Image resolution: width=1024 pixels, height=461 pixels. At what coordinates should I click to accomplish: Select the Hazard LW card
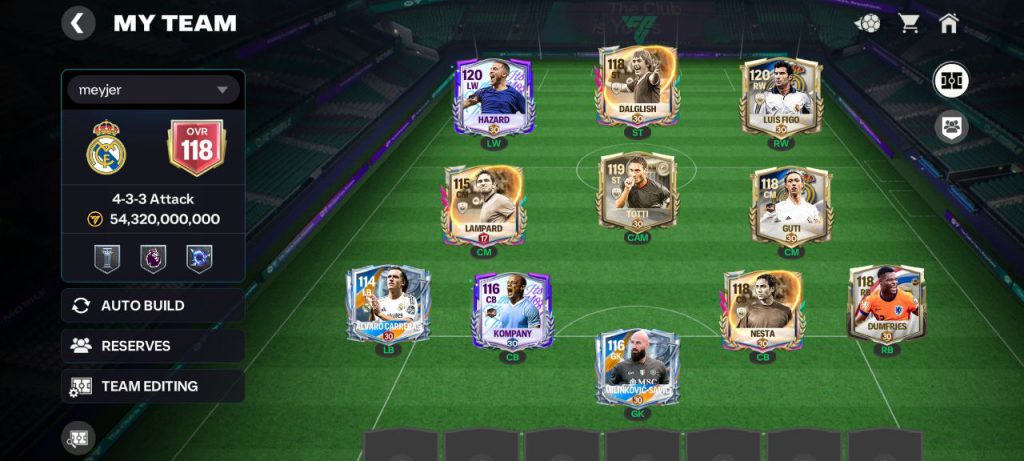[x=494, y=96]
